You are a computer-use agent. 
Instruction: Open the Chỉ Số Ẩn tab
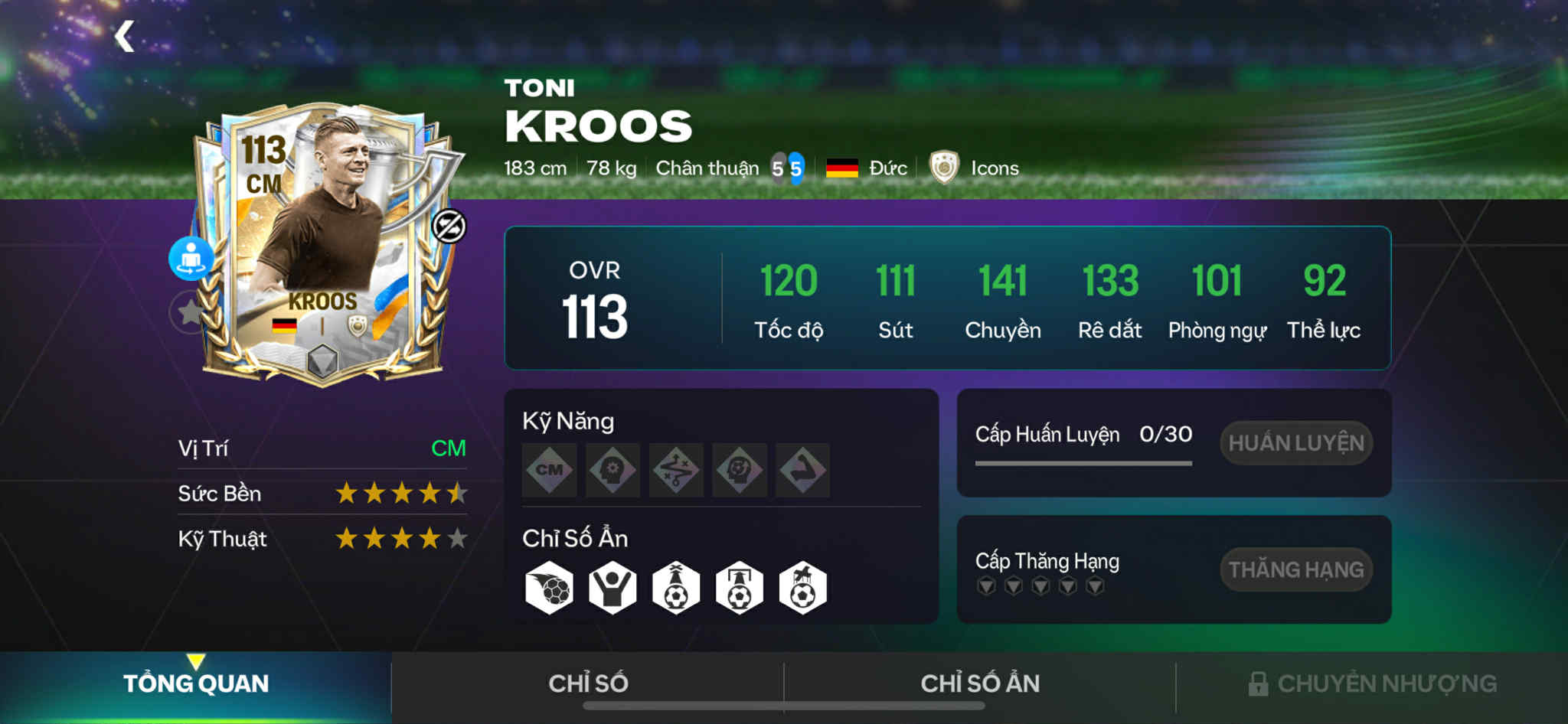980,683
